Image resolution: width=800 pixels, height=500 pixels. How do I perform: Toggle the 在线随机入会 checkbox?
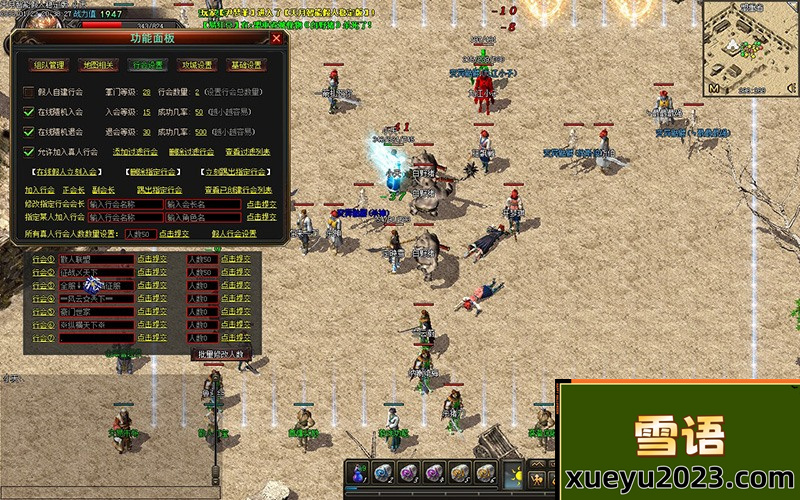[28, 112]
